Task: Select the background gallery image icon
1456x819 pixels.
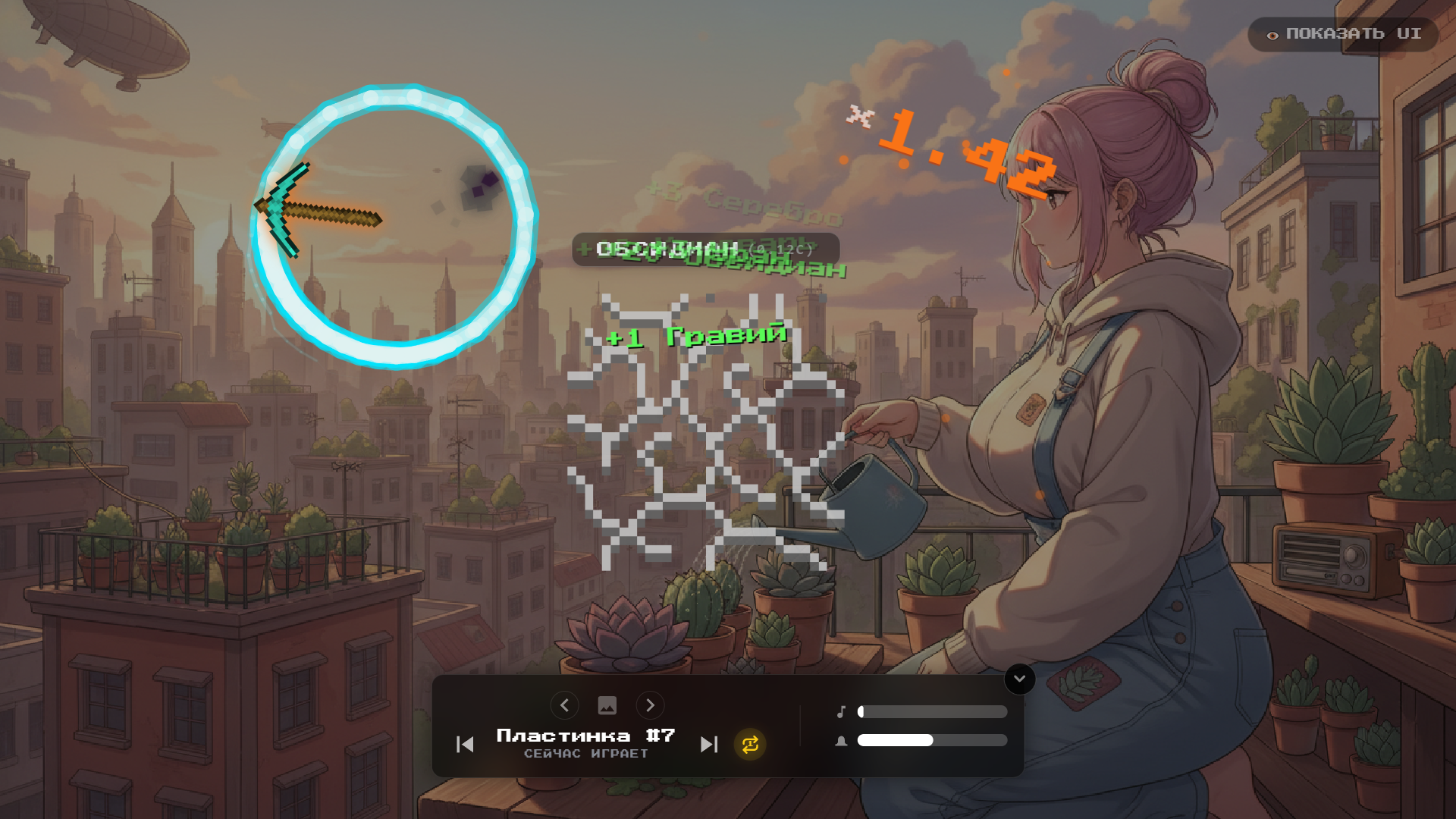Action: pos(607,705)
